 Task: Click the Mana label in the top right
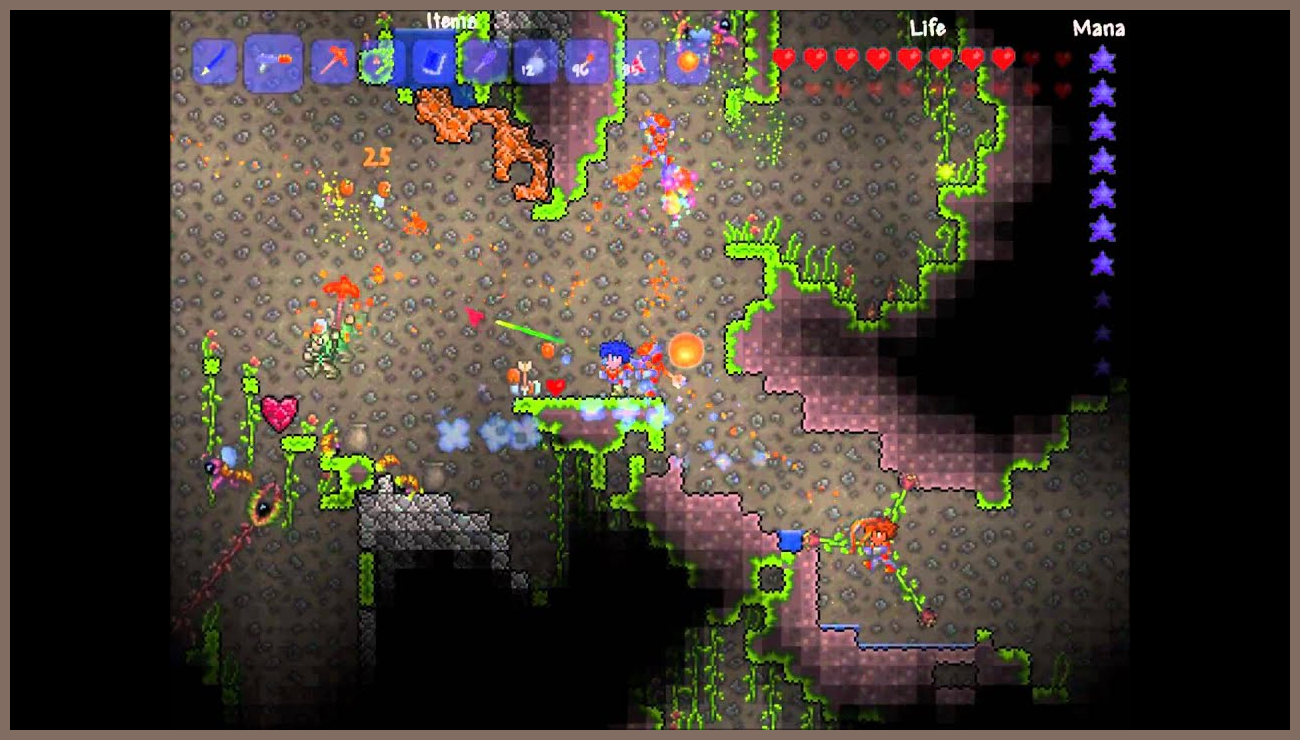[1097, 28]
